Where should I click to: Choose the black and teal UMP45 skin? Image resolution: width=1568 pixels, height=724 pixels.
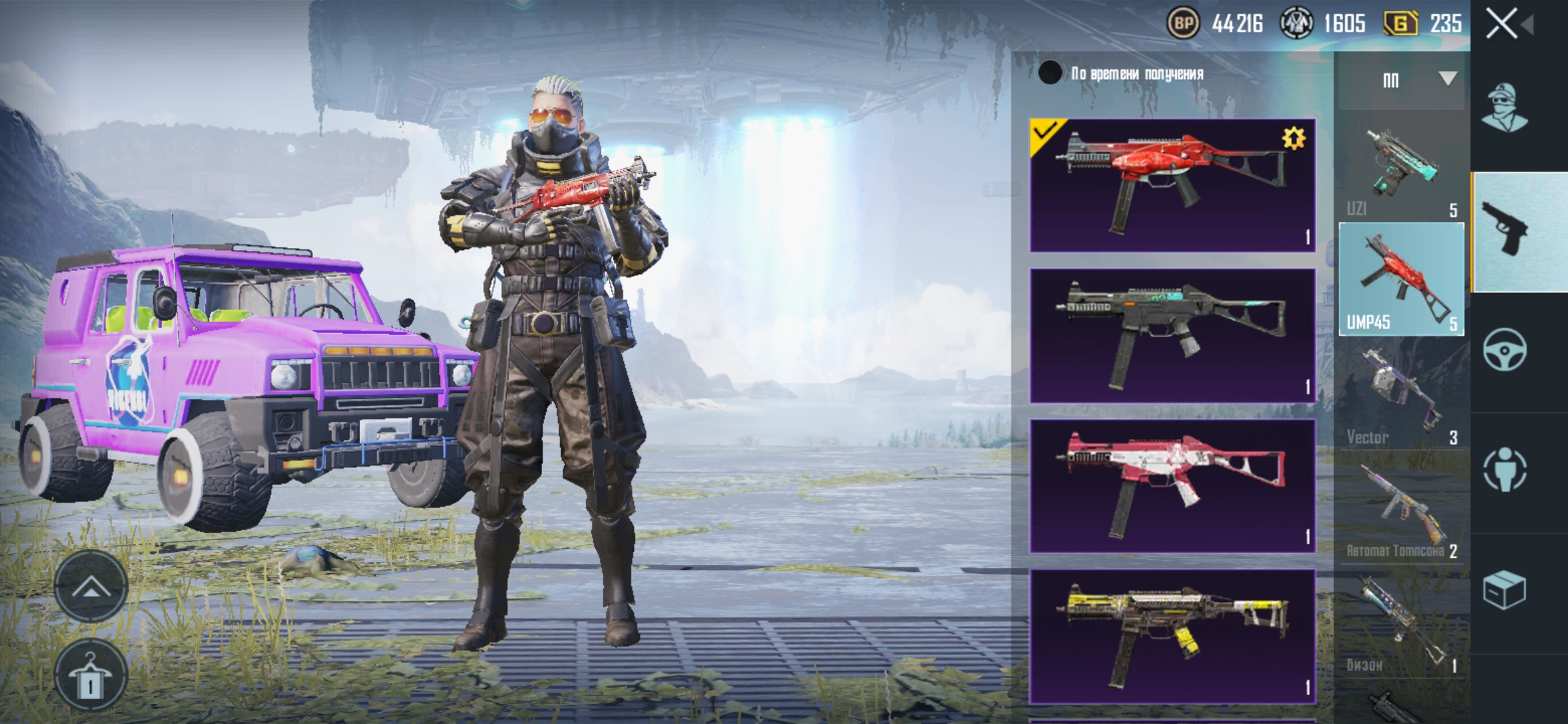tap(1172, 335)
